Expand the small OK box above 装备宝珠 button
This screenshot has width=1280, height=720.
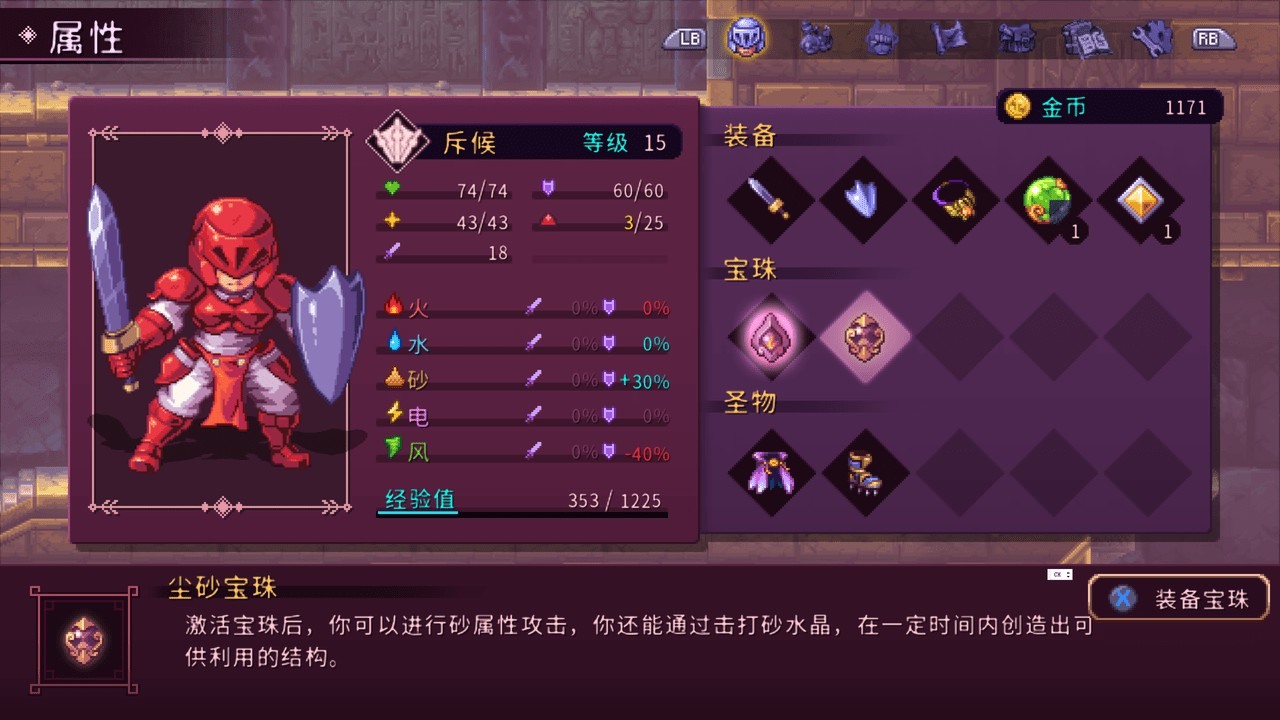1060,573
